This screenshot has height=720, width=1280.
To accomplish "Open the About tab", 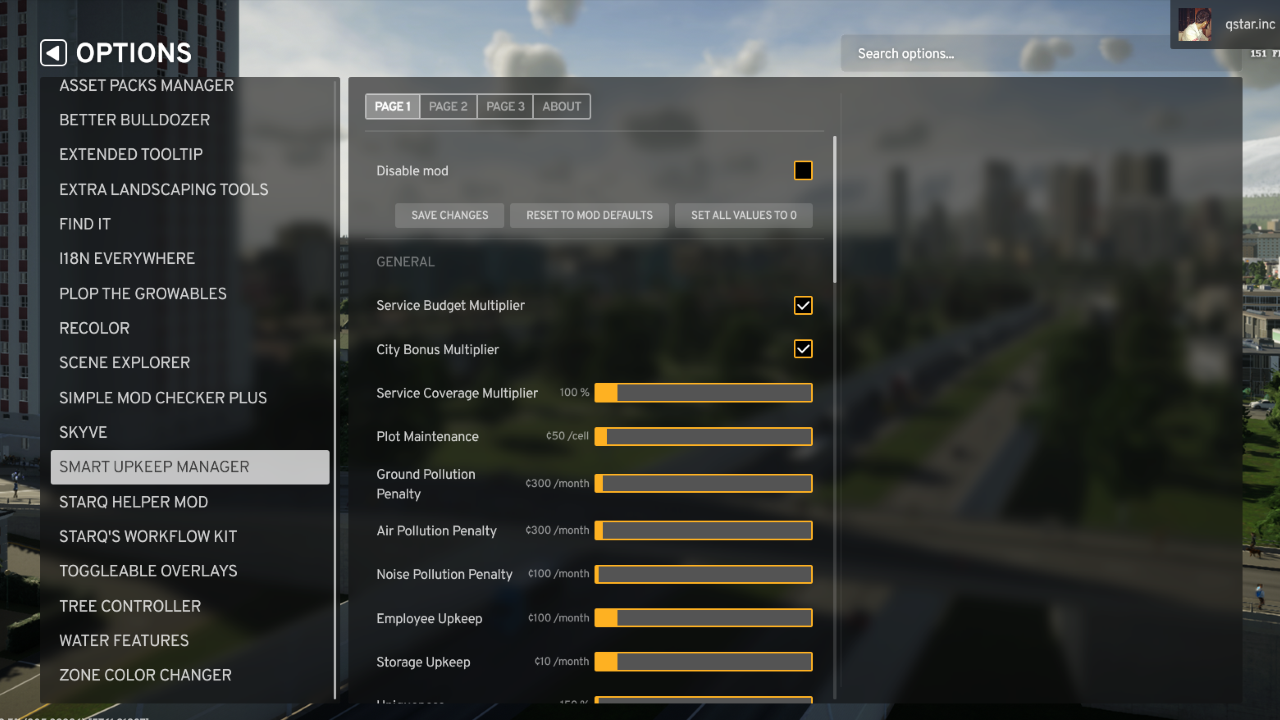I will [x=561, y=106].
